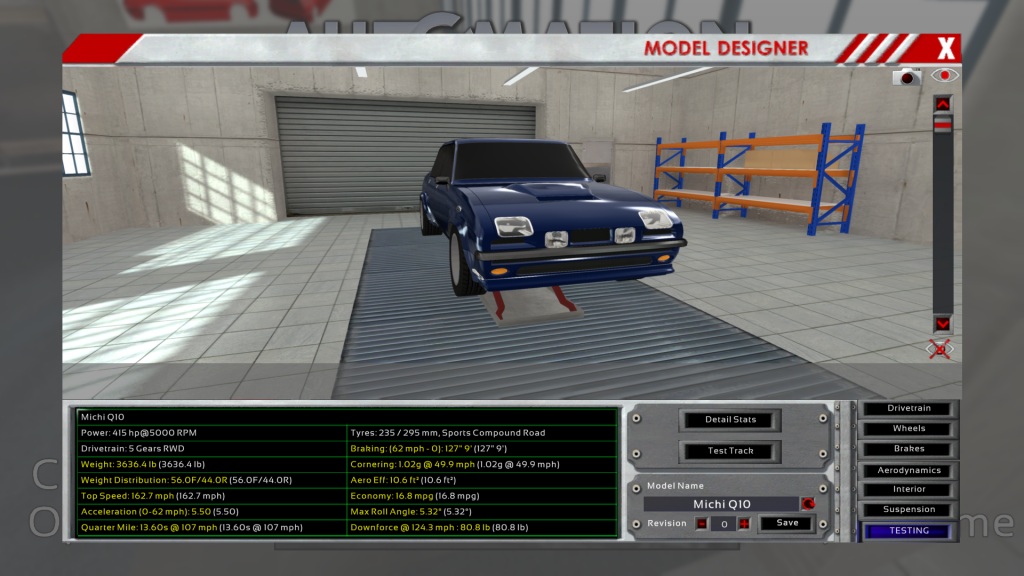The image size is (1024, 576).
Task: Open the Wheels tab
Action: click(x=909, y=429)
